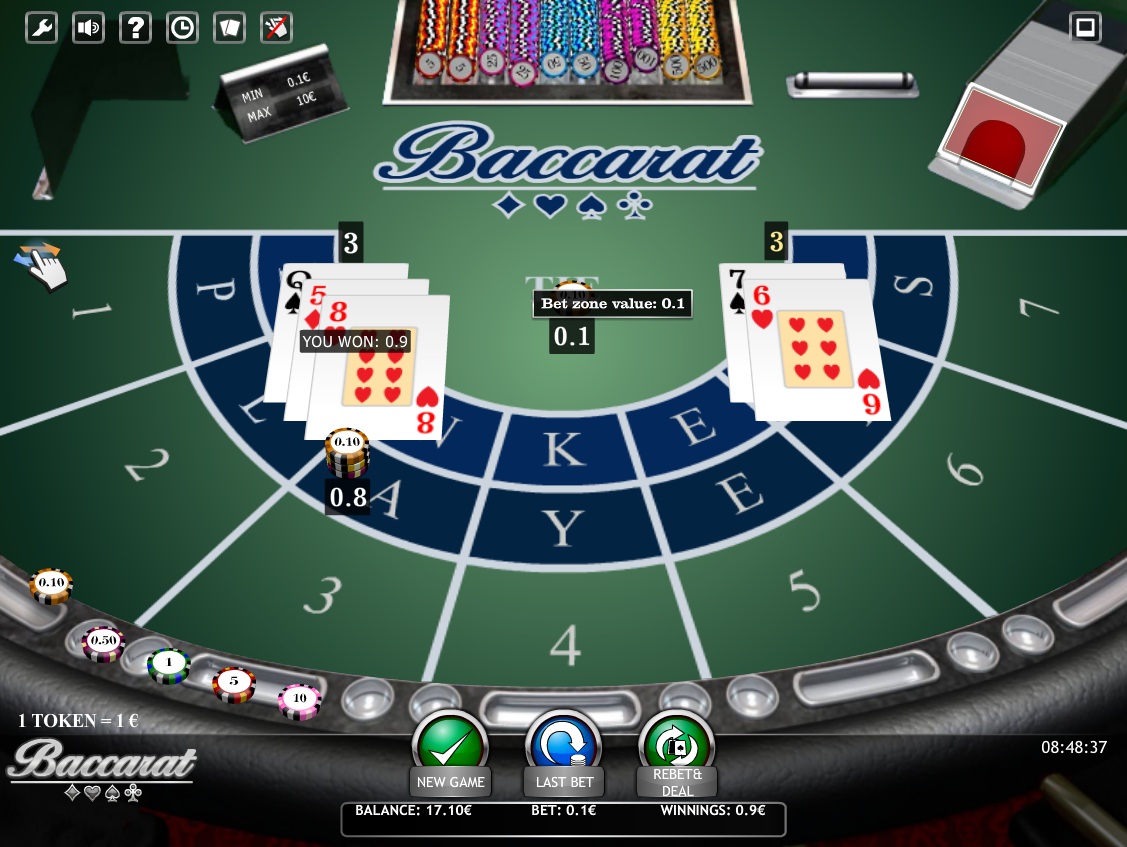Open help with the question mark
Viewport: 1127px width, 847px height.
click(x=135, y=27)
